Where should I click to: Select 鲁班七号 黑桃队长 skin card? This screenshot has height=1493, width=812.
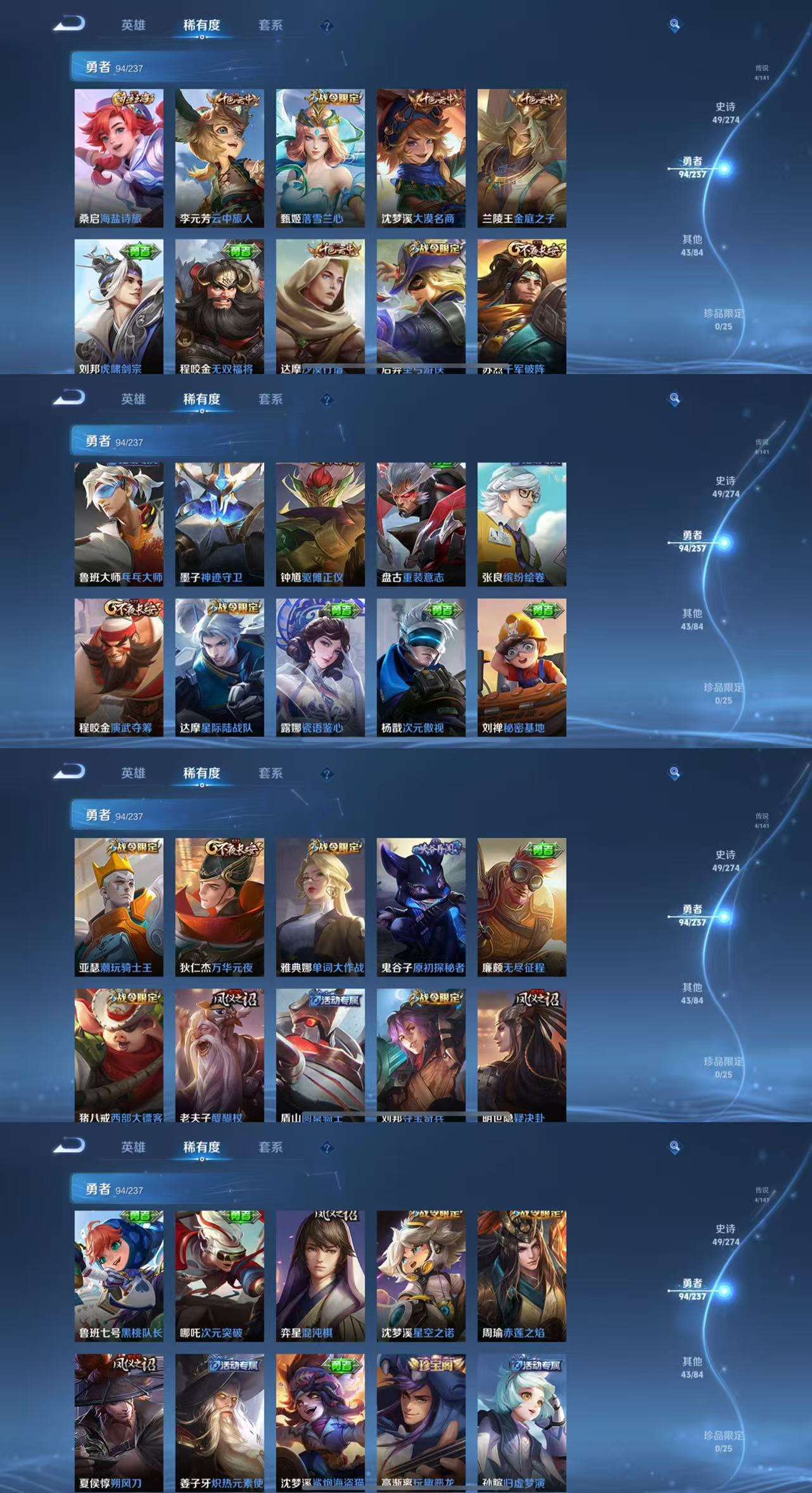[x=118, y=1277]
